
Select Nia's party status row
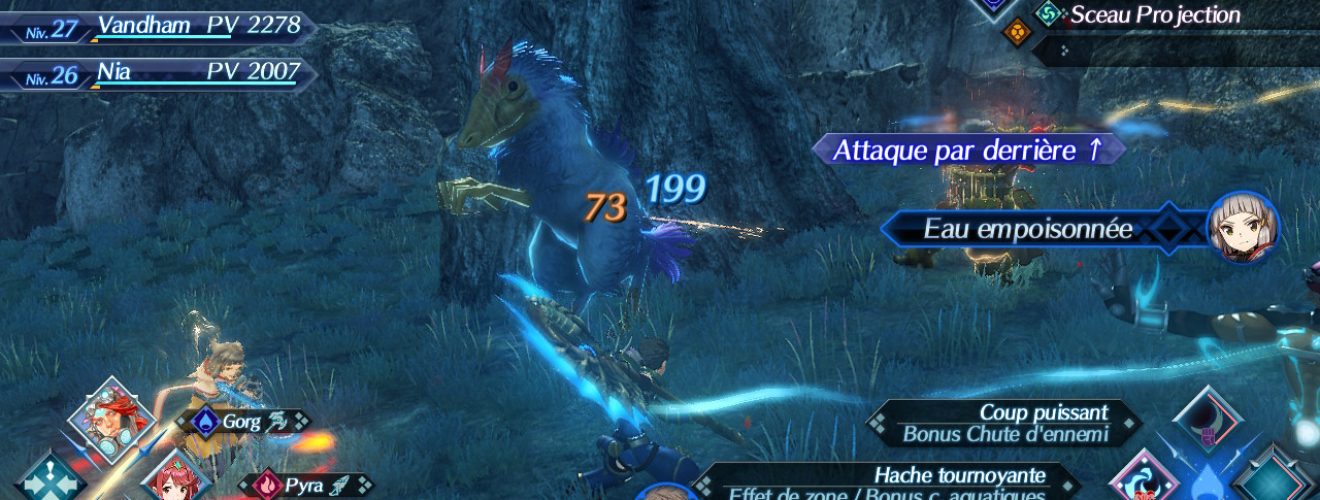coord(160,73)
